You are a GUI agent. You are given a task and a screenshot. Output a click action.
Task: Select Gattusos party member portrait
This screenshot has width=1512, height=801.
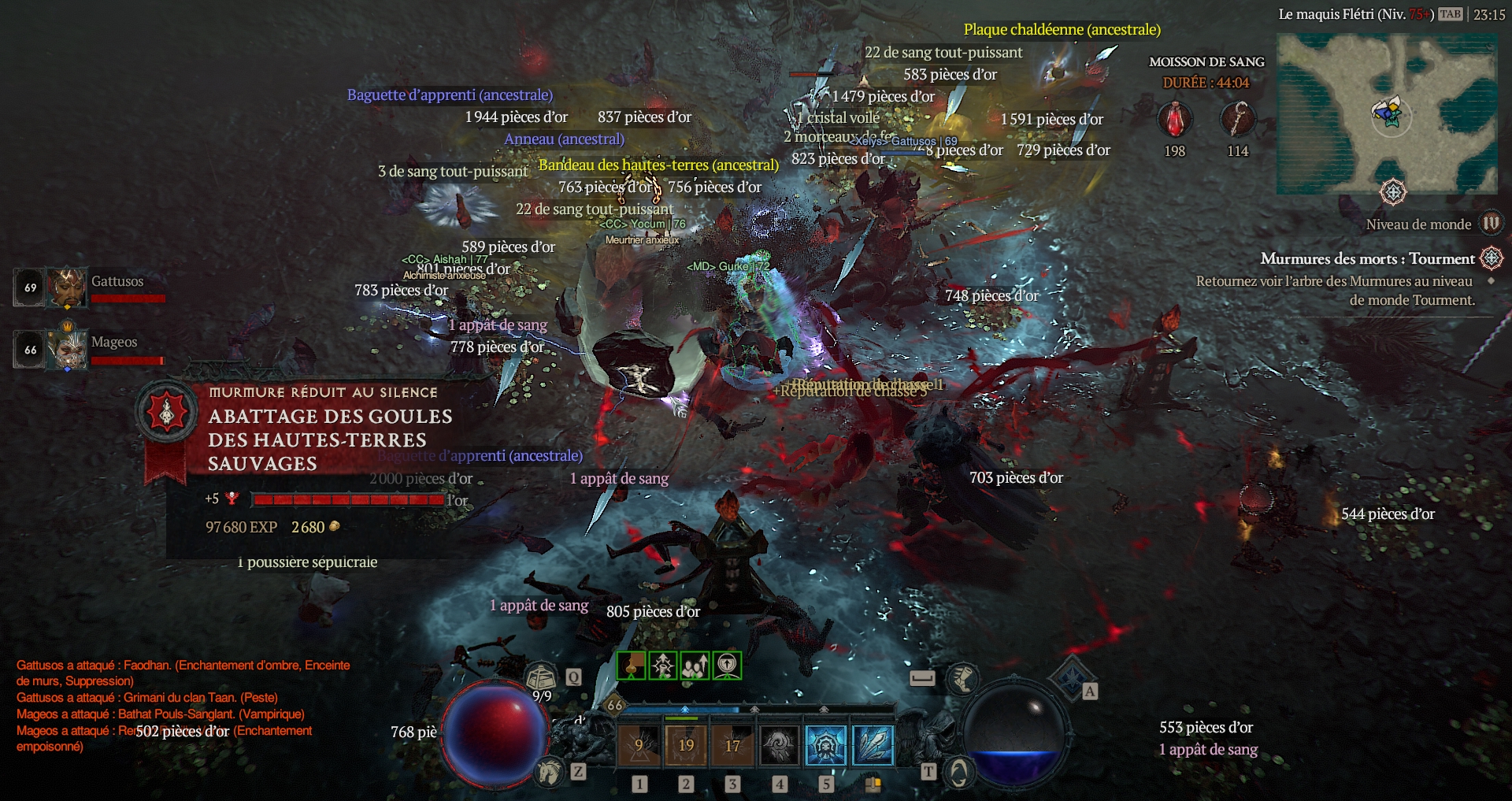click(x=66, y=287)
